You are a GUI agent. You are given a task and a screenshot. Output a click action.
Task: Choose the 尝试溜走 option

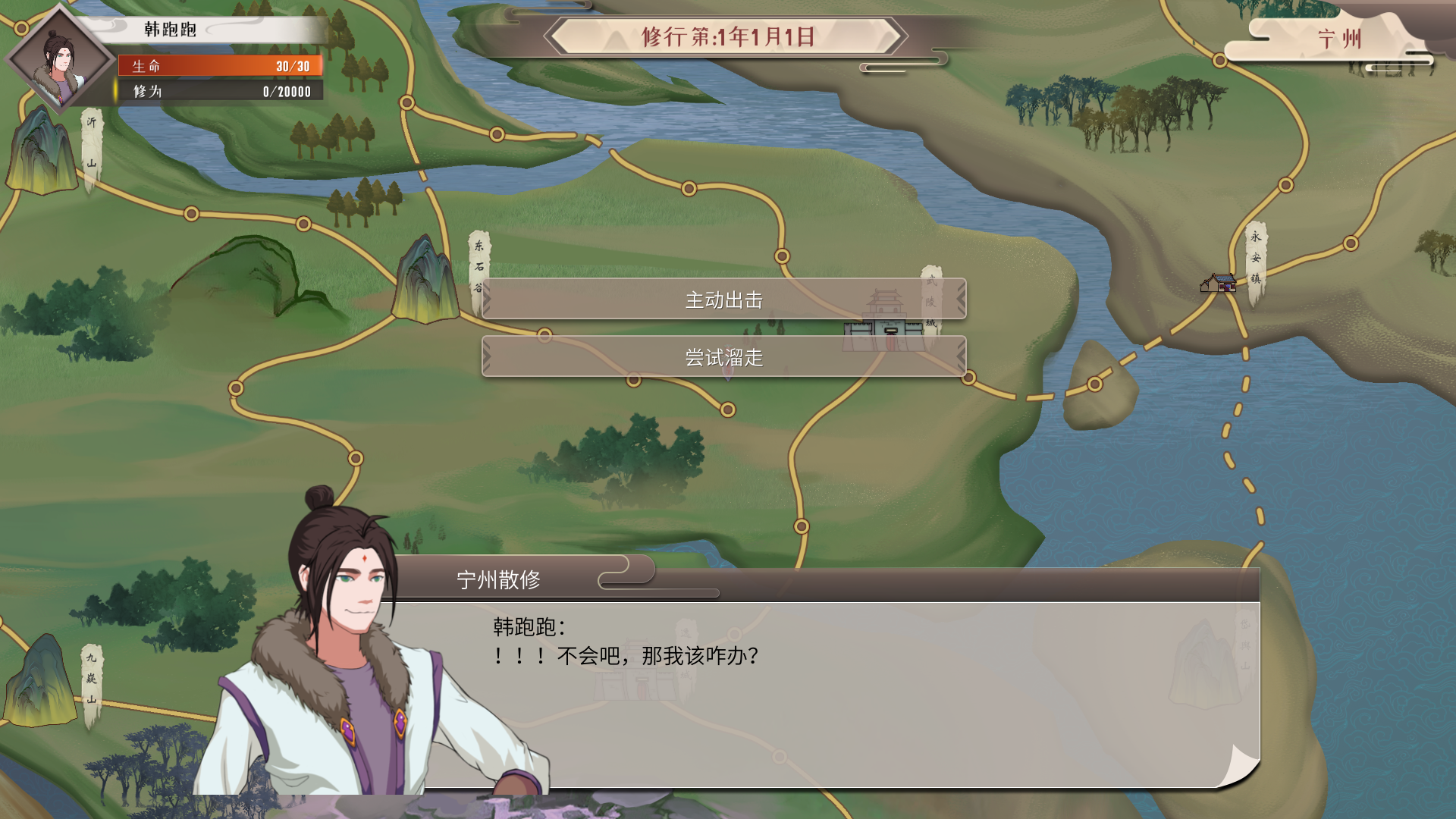724,357
